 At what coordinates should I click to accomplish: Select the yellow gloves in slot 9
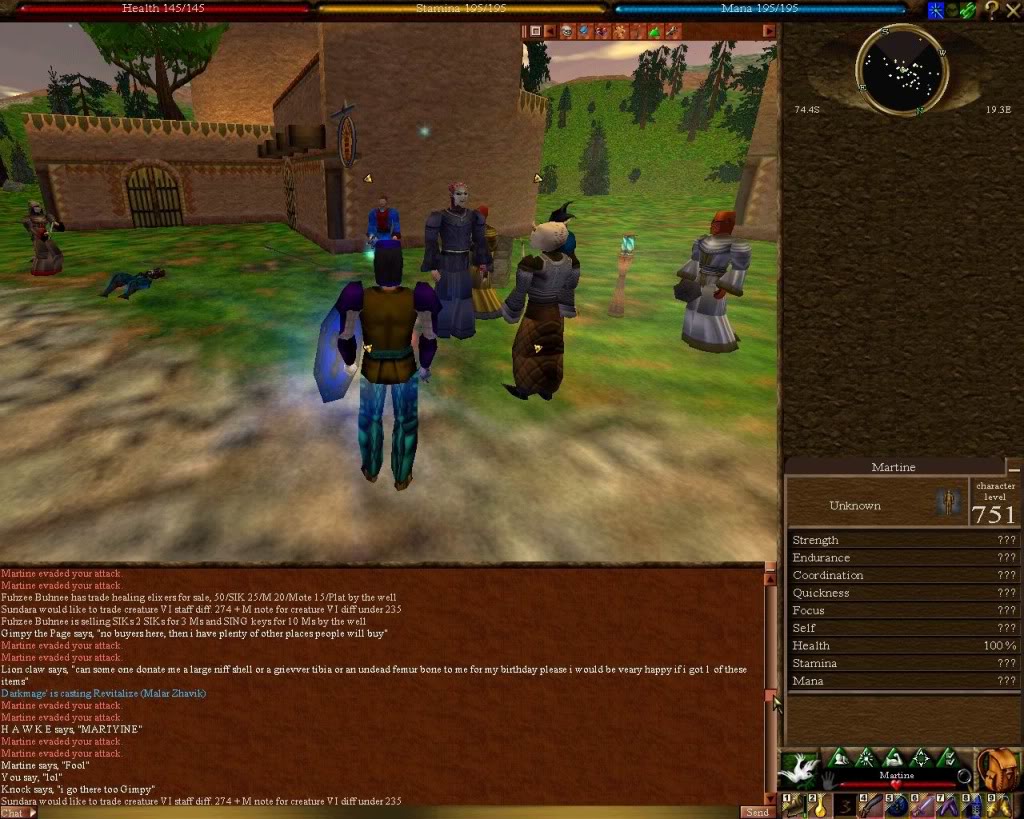(x=999, y=805)
